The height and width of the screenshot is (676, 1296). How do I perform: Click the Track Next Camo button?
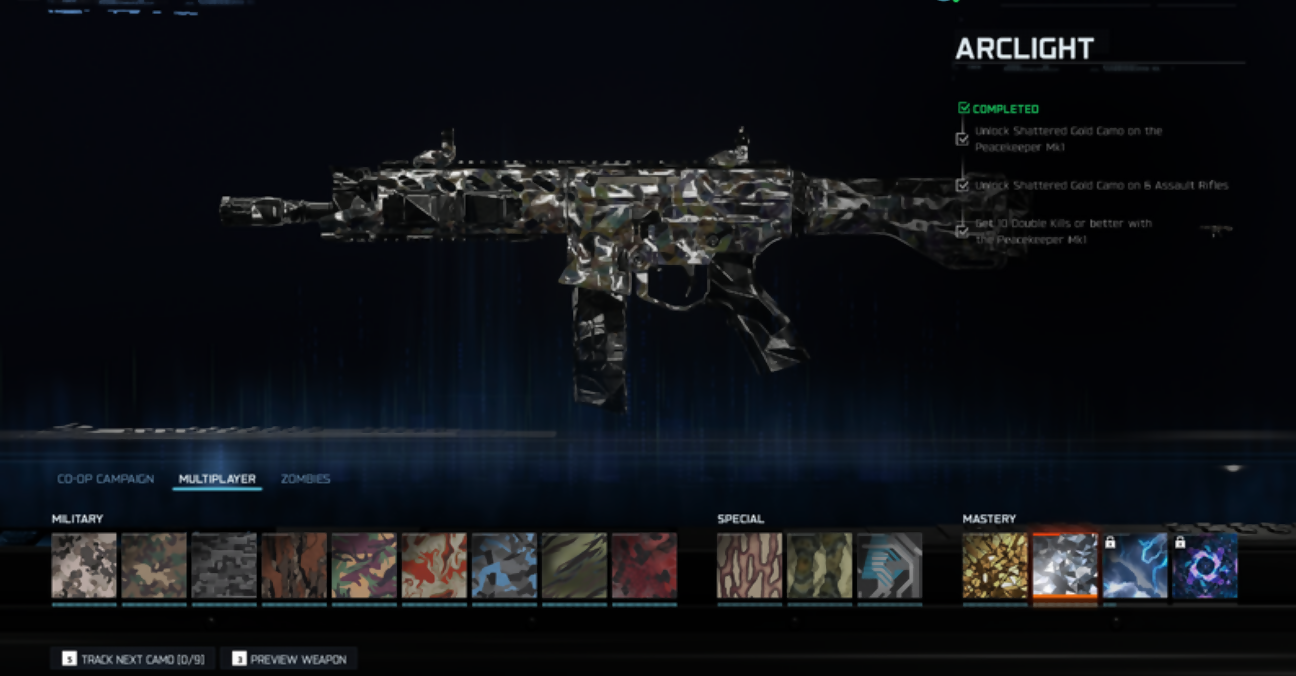(x=133, y=659)
